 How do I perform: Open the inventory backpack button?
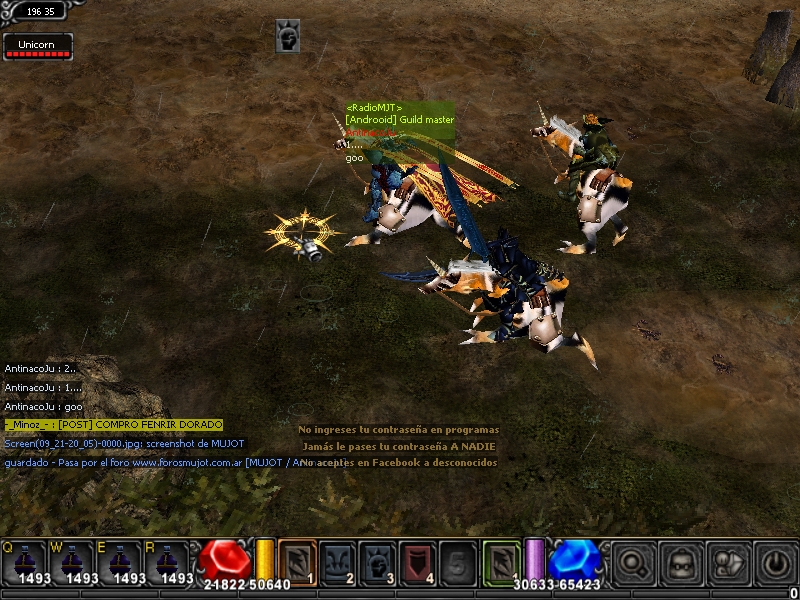[x=680, y=562]
